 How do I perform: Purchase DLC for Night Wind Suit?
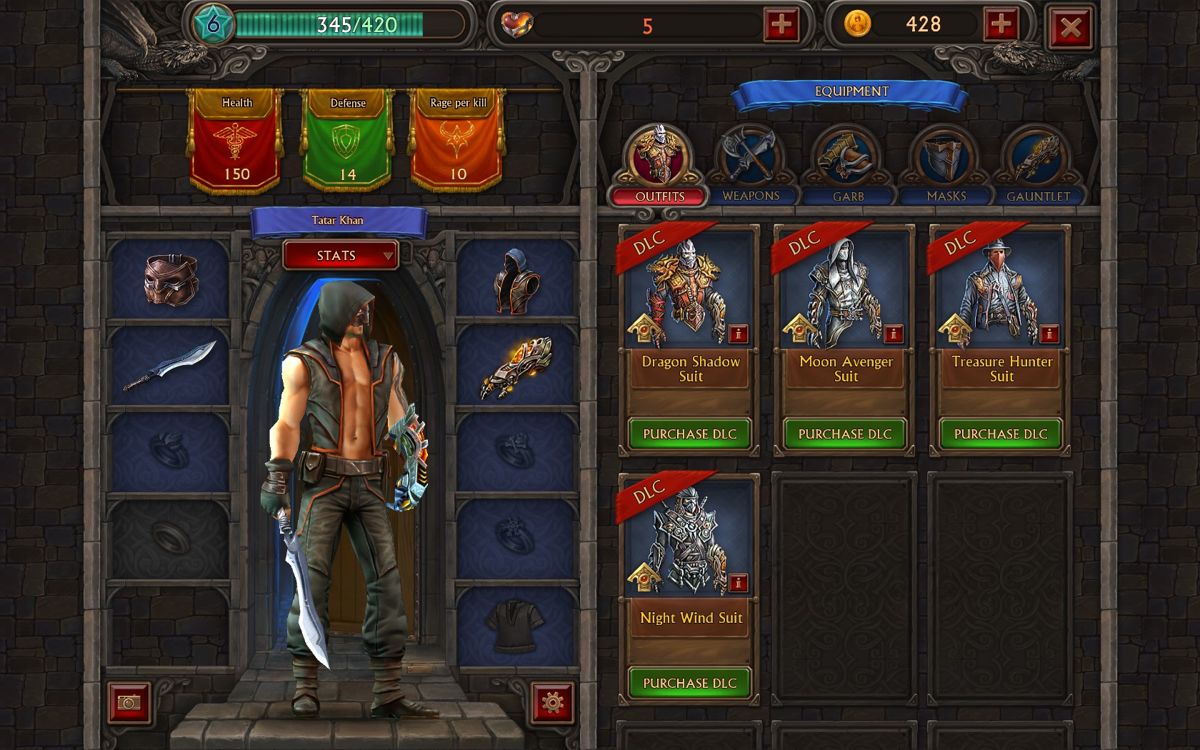[690, 683]
